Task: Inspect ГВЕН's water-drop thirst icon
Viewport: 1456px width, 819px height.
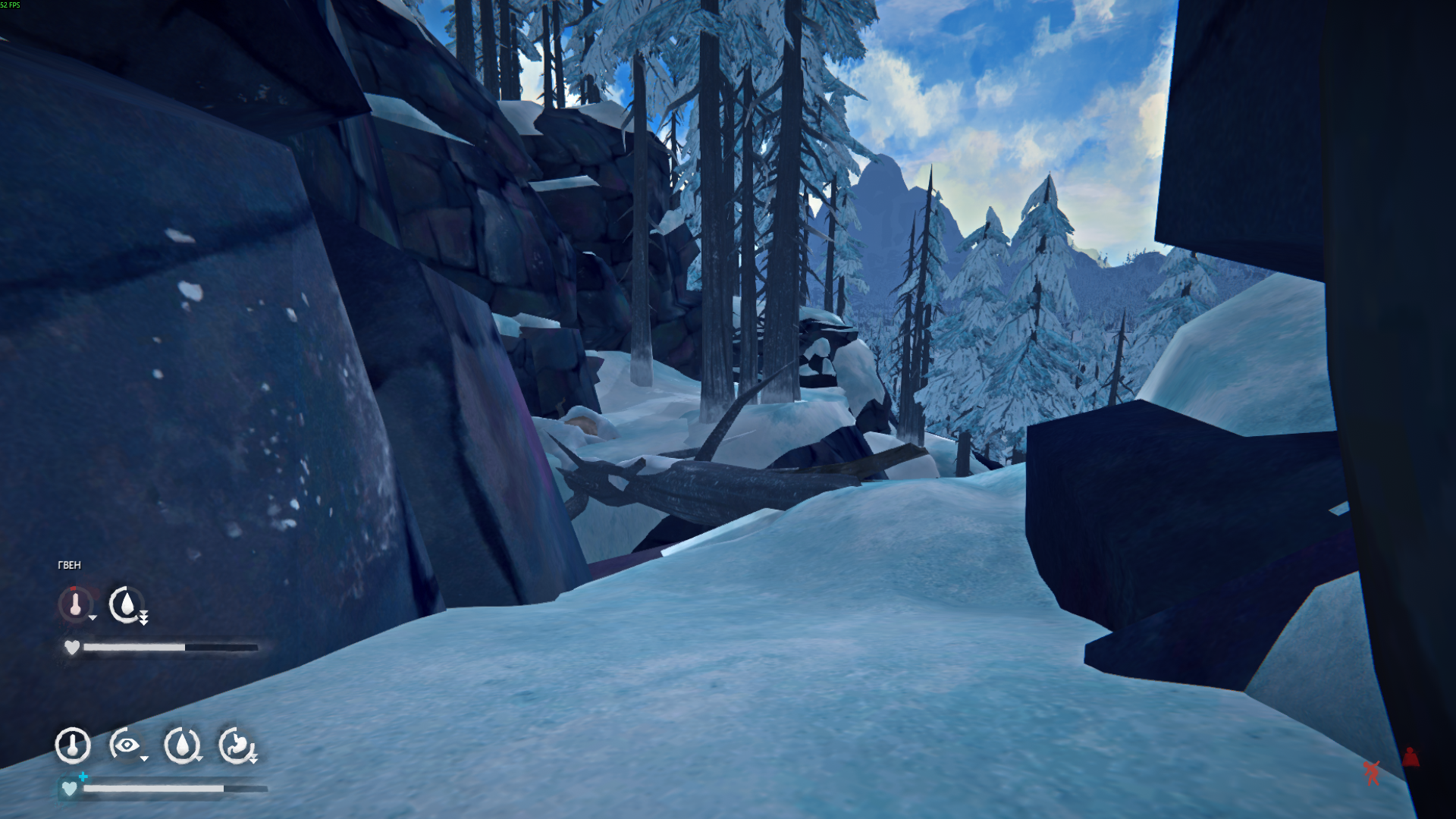Action: 127,604
